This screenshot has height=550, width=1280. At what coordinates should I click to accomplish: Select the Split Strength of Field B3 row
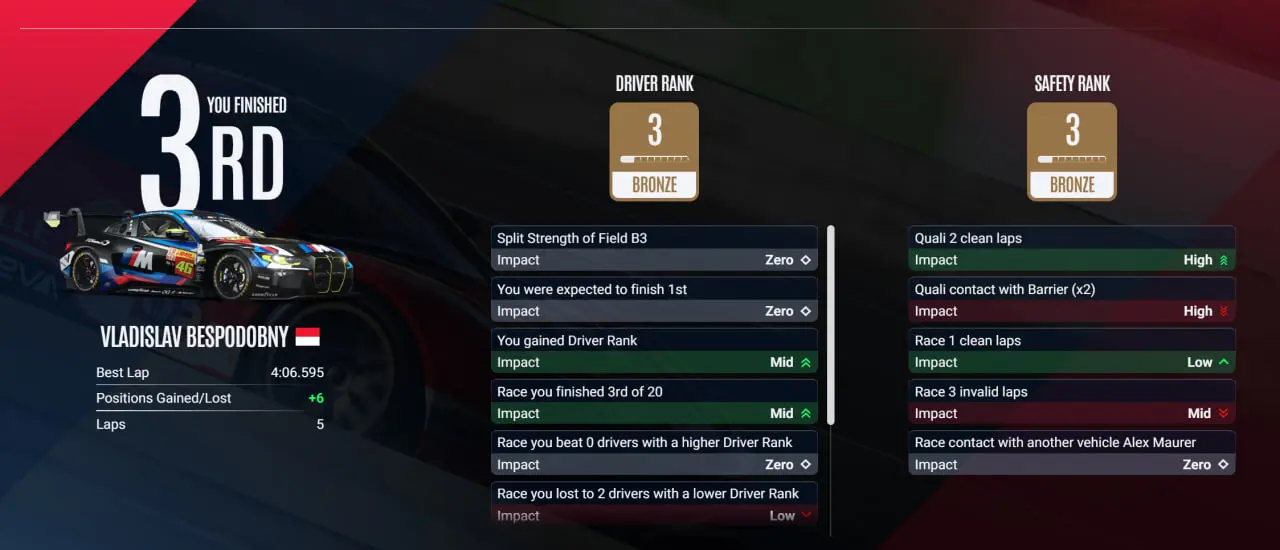point(654,248)
